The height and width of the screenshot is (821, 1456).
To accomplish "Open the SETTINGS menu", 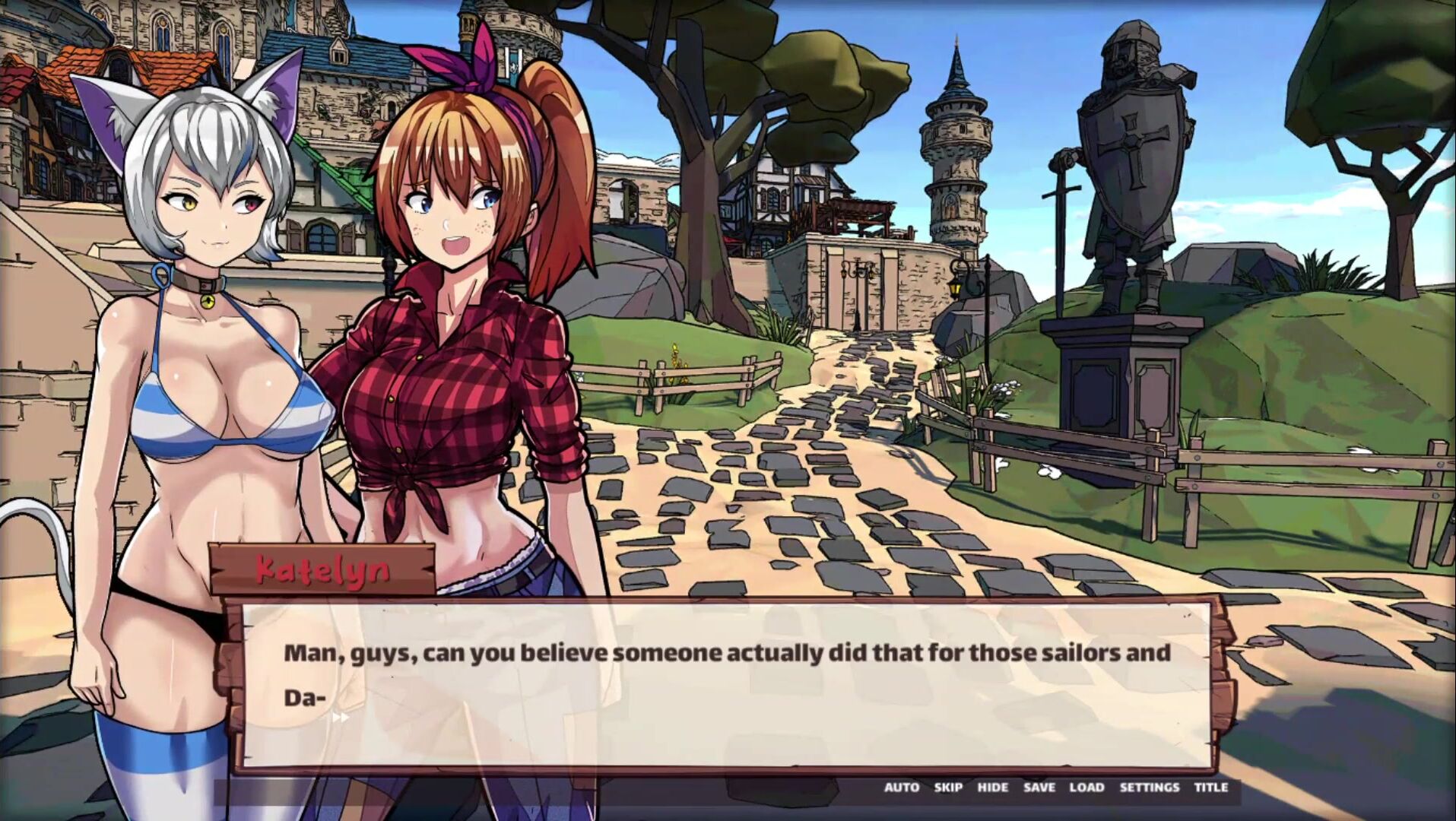I will (x=1149, y=788).
